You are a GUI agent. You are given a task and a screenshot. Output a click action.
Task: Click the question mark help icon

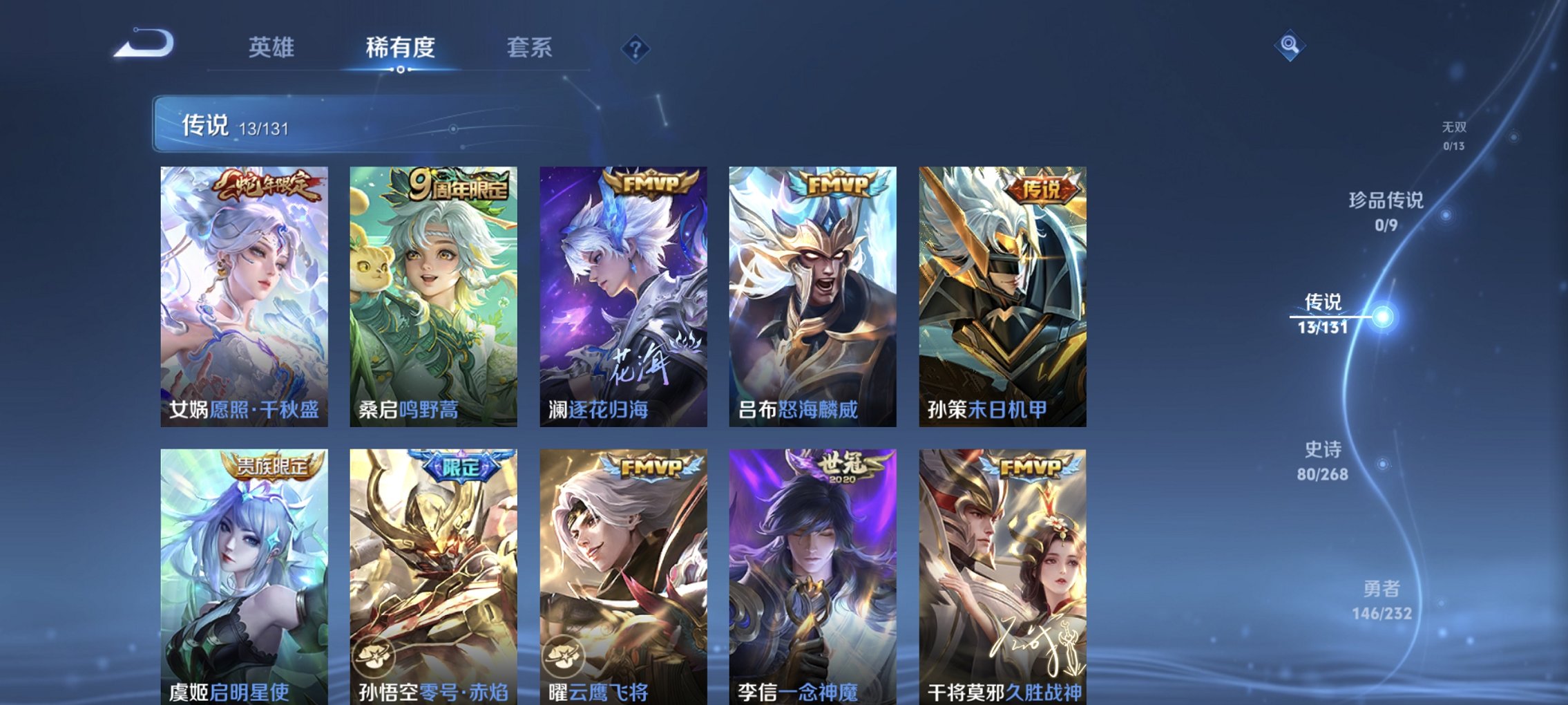[636, 48]
